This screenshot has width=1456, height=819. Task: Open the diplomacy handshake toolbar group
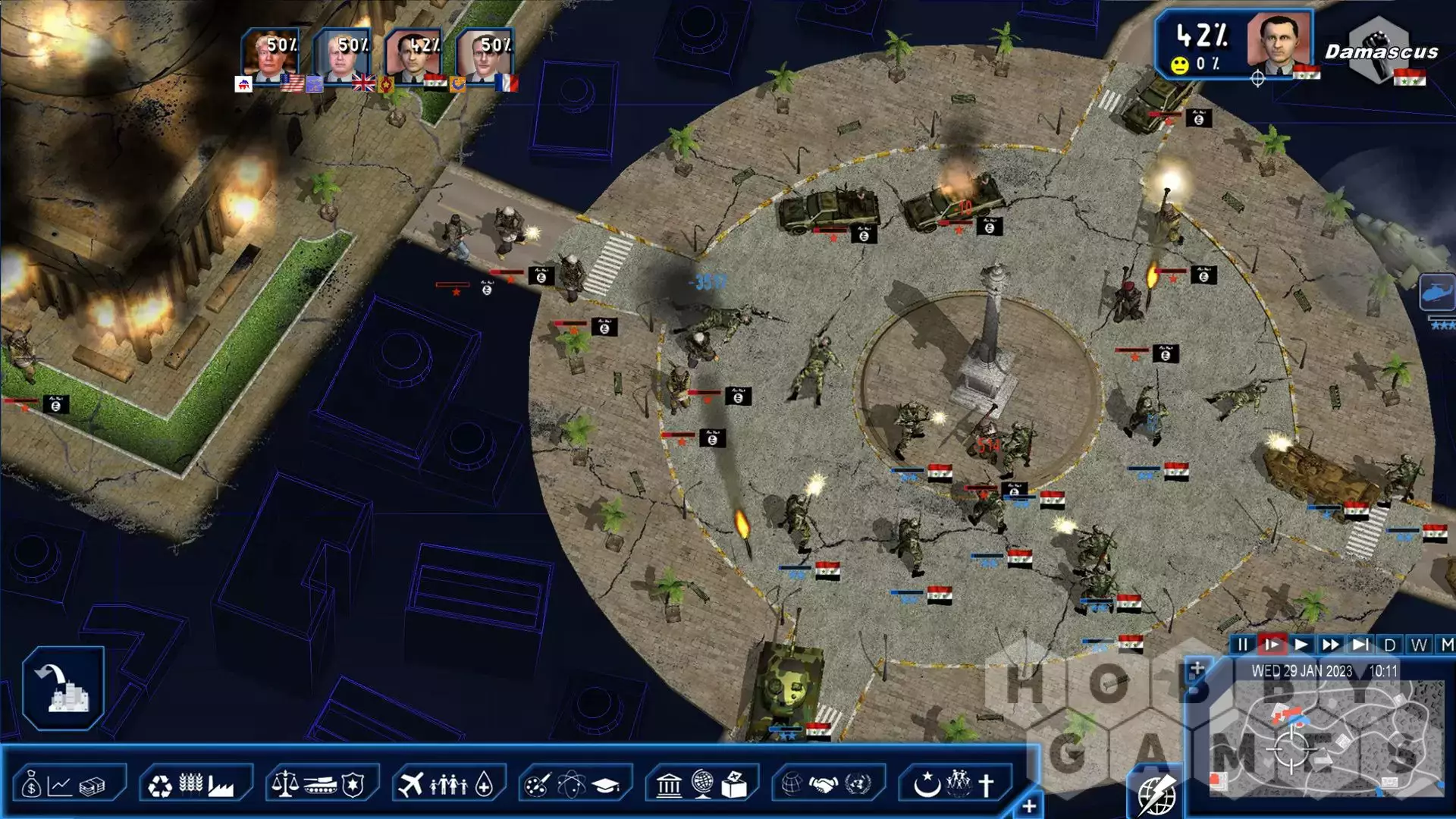826,785
